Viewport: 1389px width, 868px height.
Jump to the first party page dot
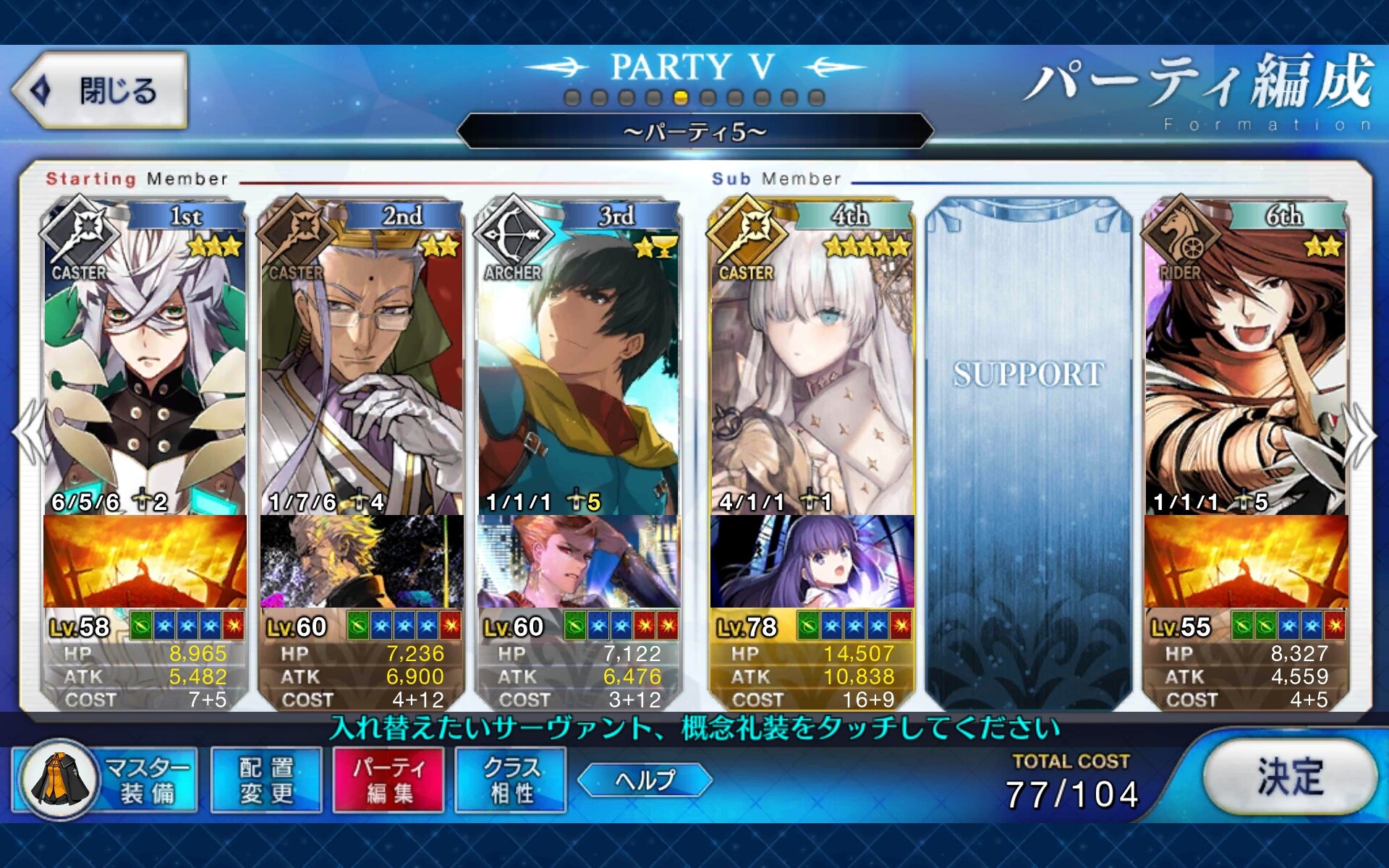click(x=572, y=98)
